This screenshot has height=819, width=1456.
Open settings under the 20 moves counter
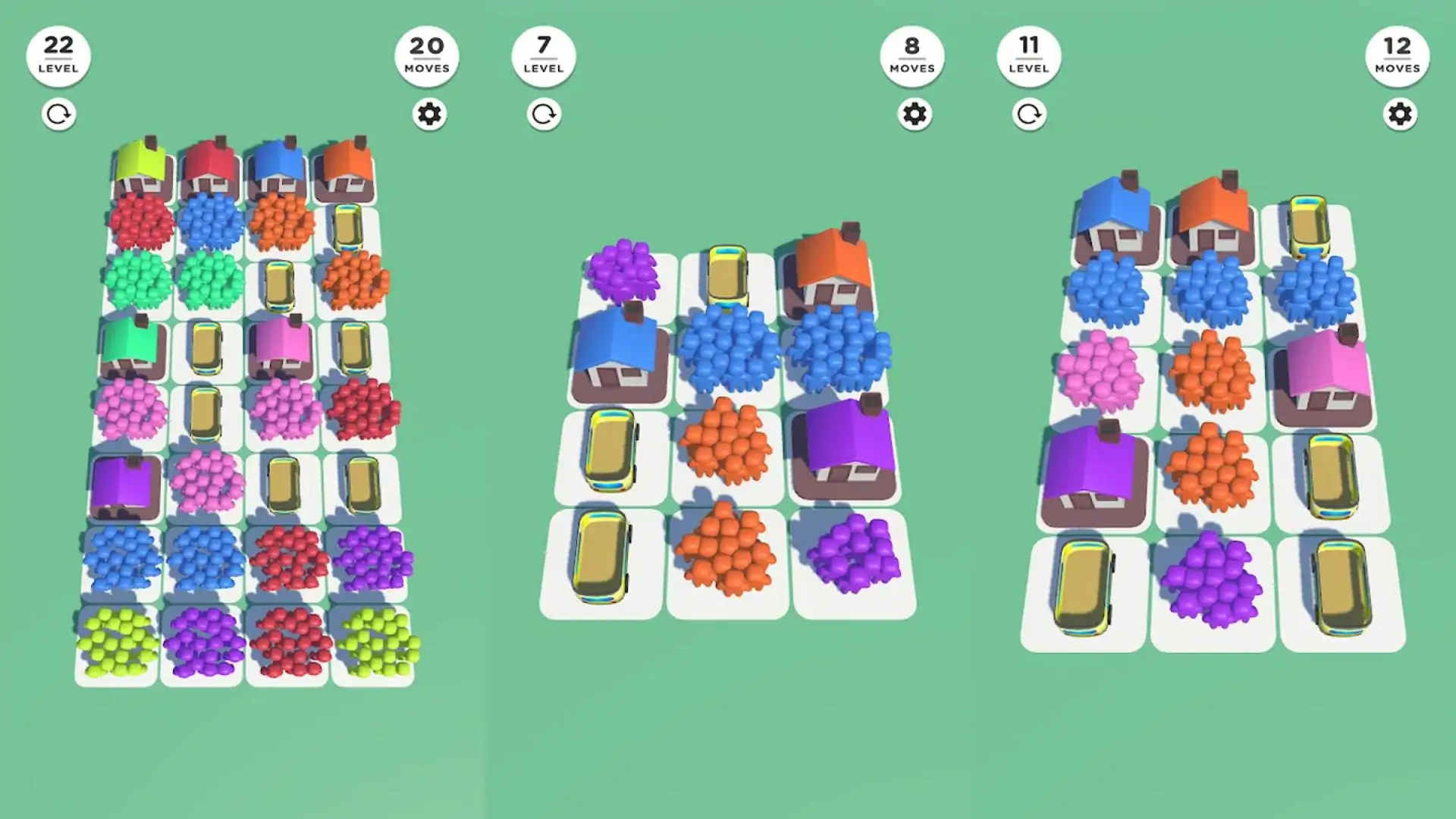pyautogui.click(x=428, y=115)
